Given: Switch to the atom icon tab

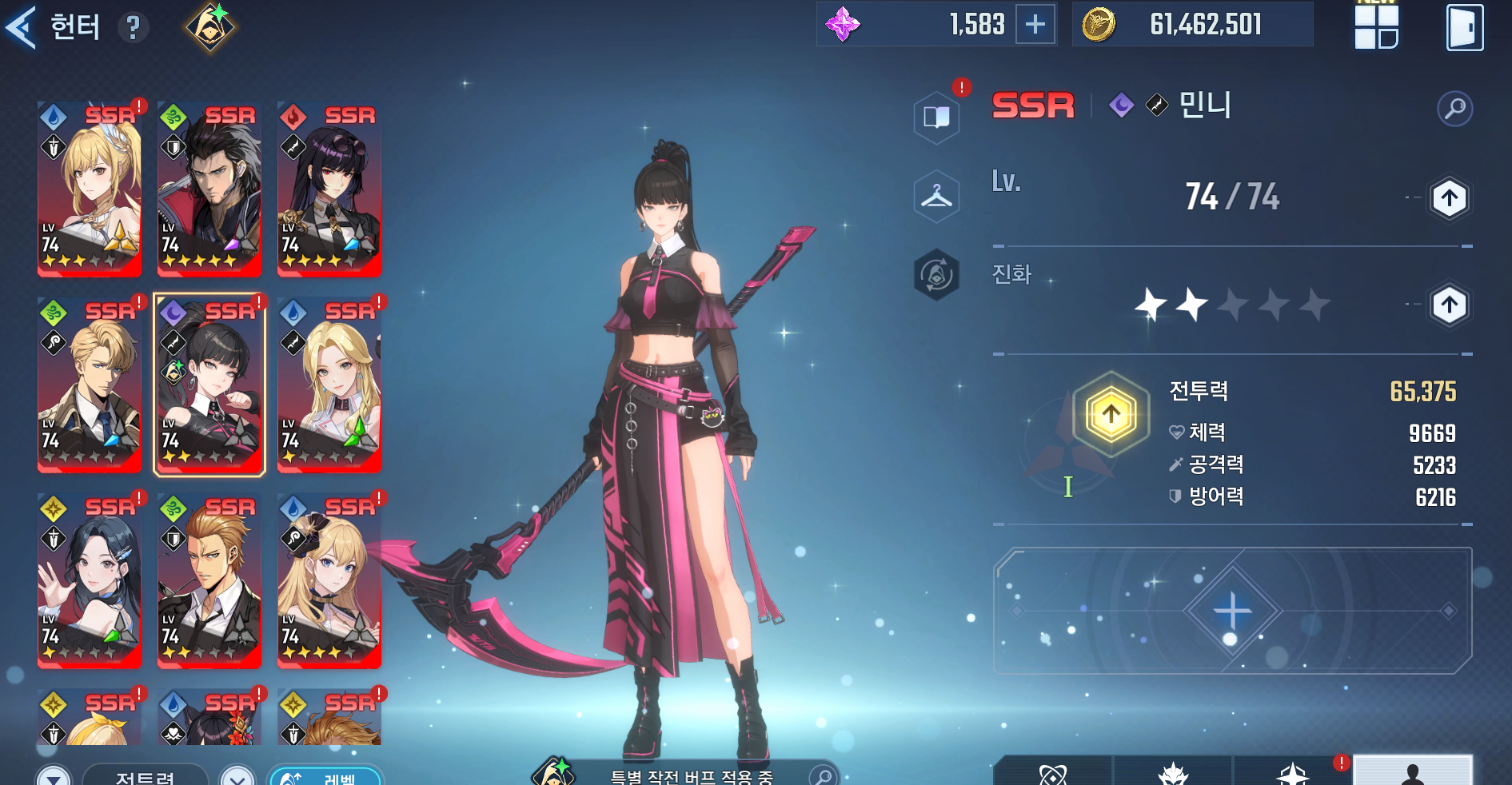Looking at the screenshot, I should click(x=1052, y=772).
